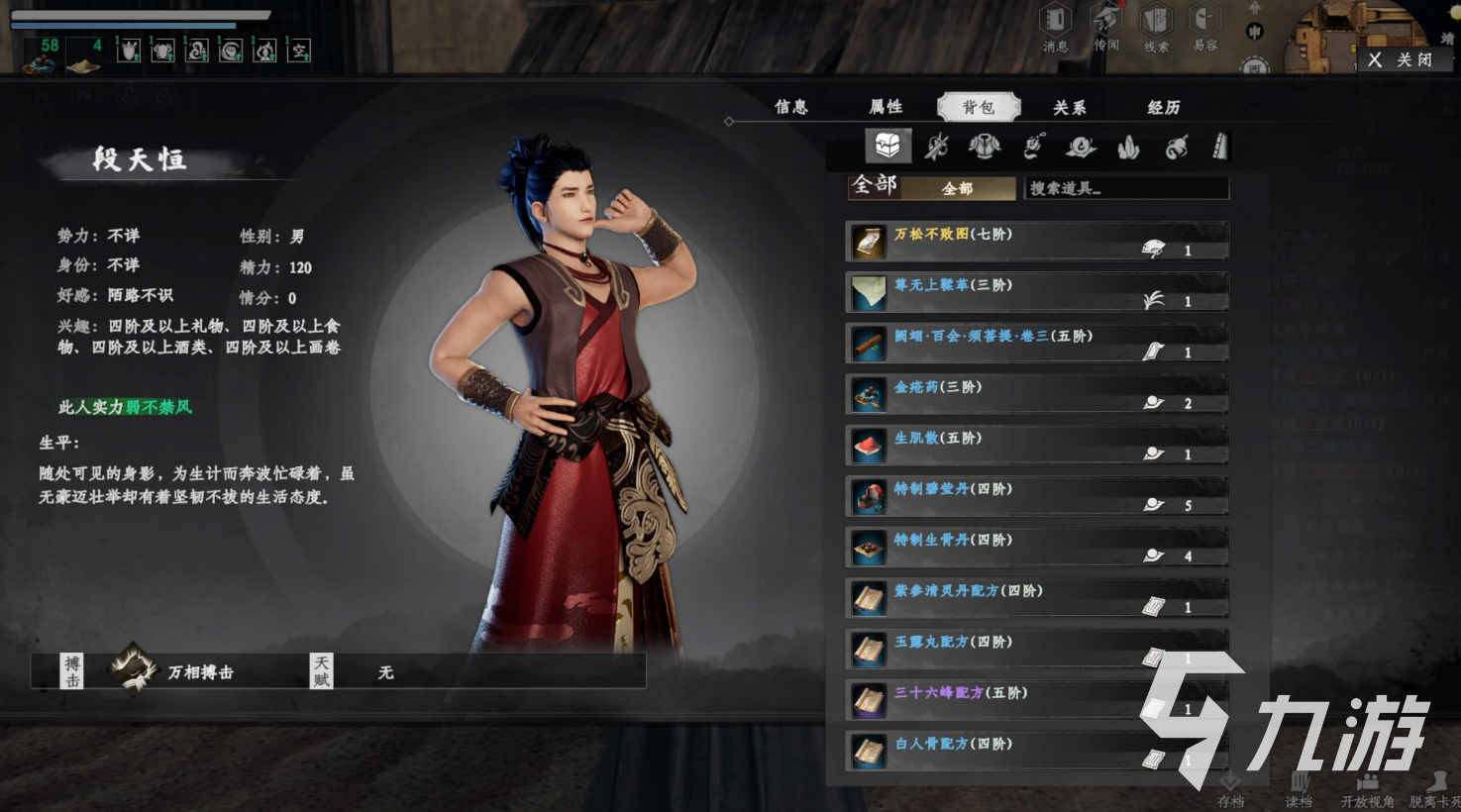Switch to the 信息 tab
The image size is (1461, 812).
click(790, 107)
